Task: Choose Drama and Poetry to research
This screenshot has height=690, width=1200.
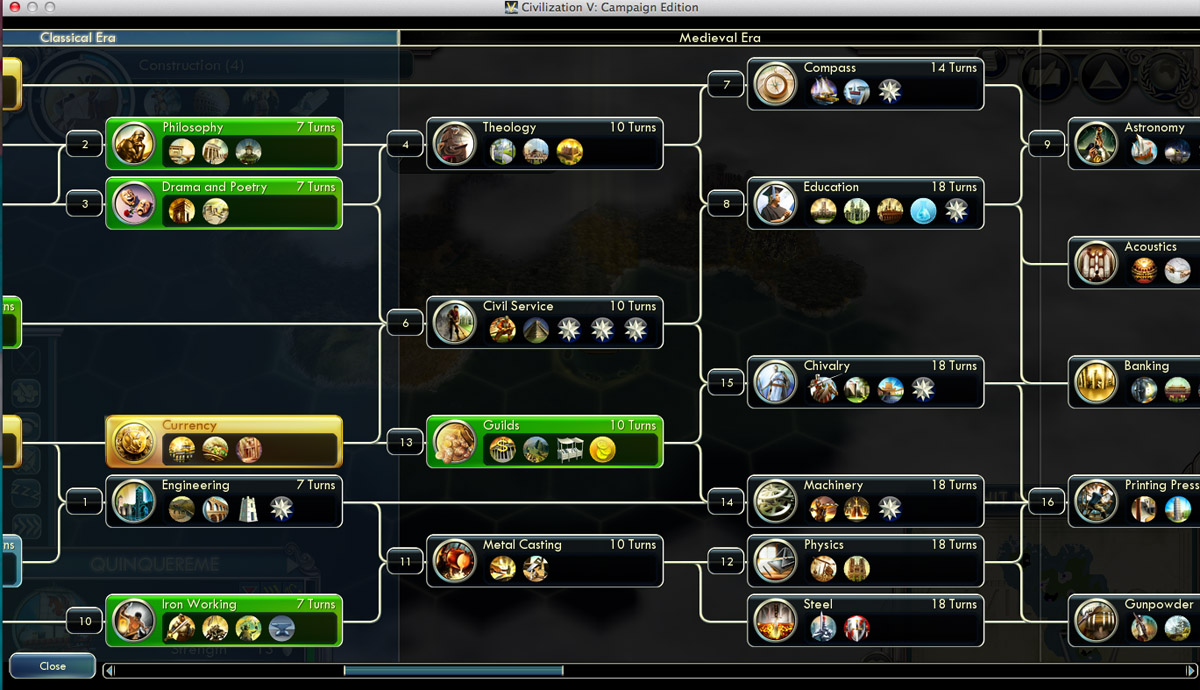Action: pos(224,203)
